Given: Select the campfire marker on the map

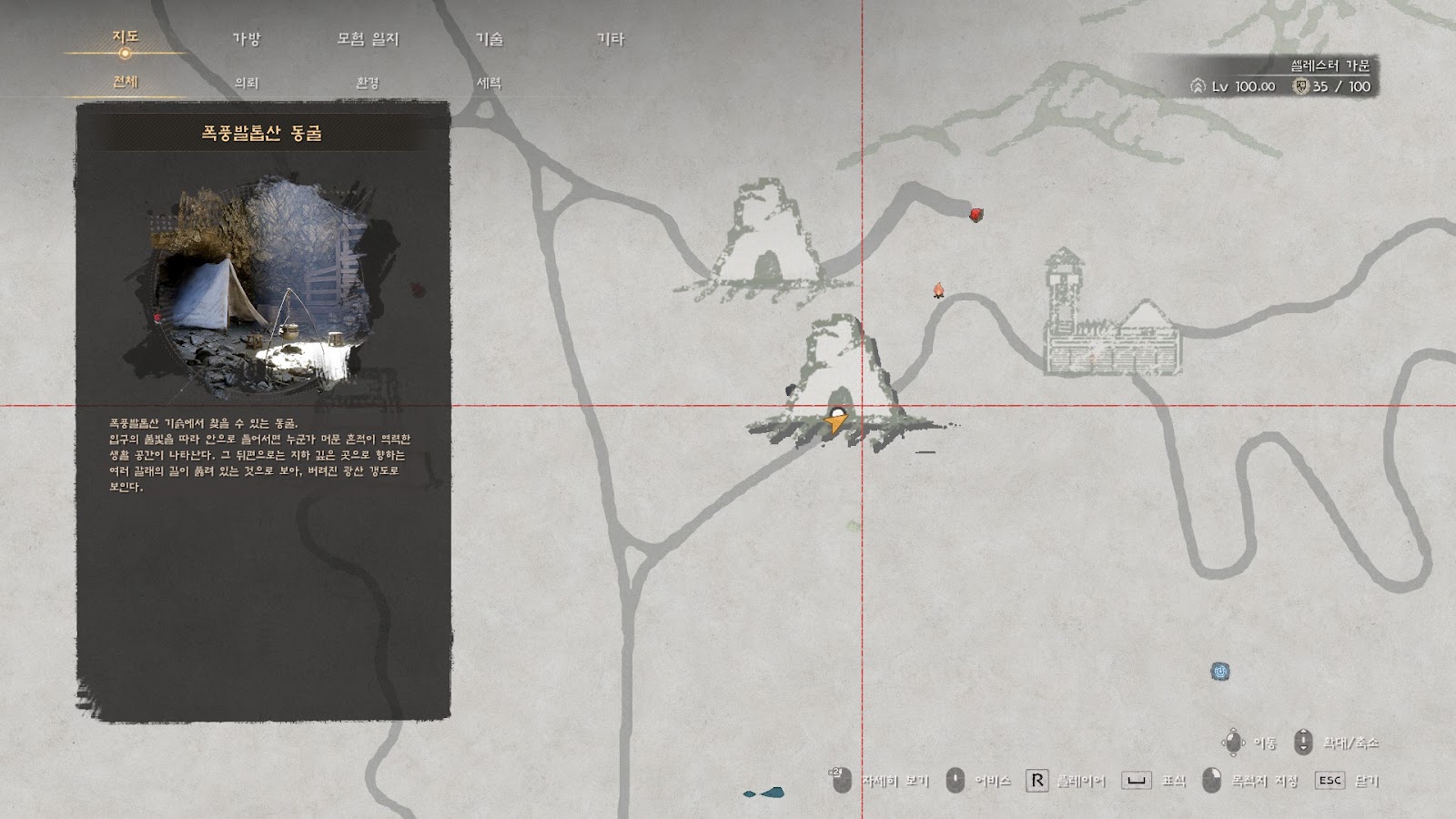Looking at the screenshot, I should point(938,290).
